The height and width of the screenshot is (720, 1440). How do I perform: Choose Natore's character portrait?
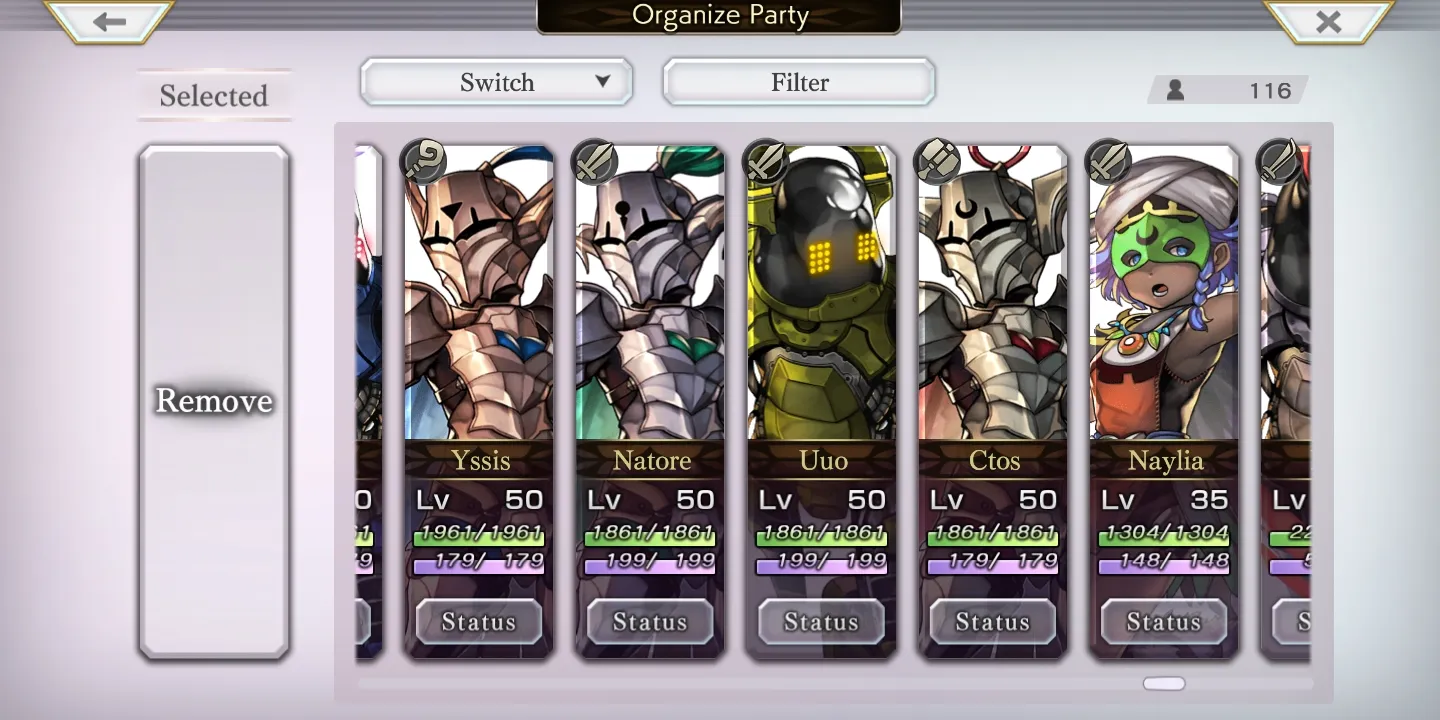pos(650,300)
